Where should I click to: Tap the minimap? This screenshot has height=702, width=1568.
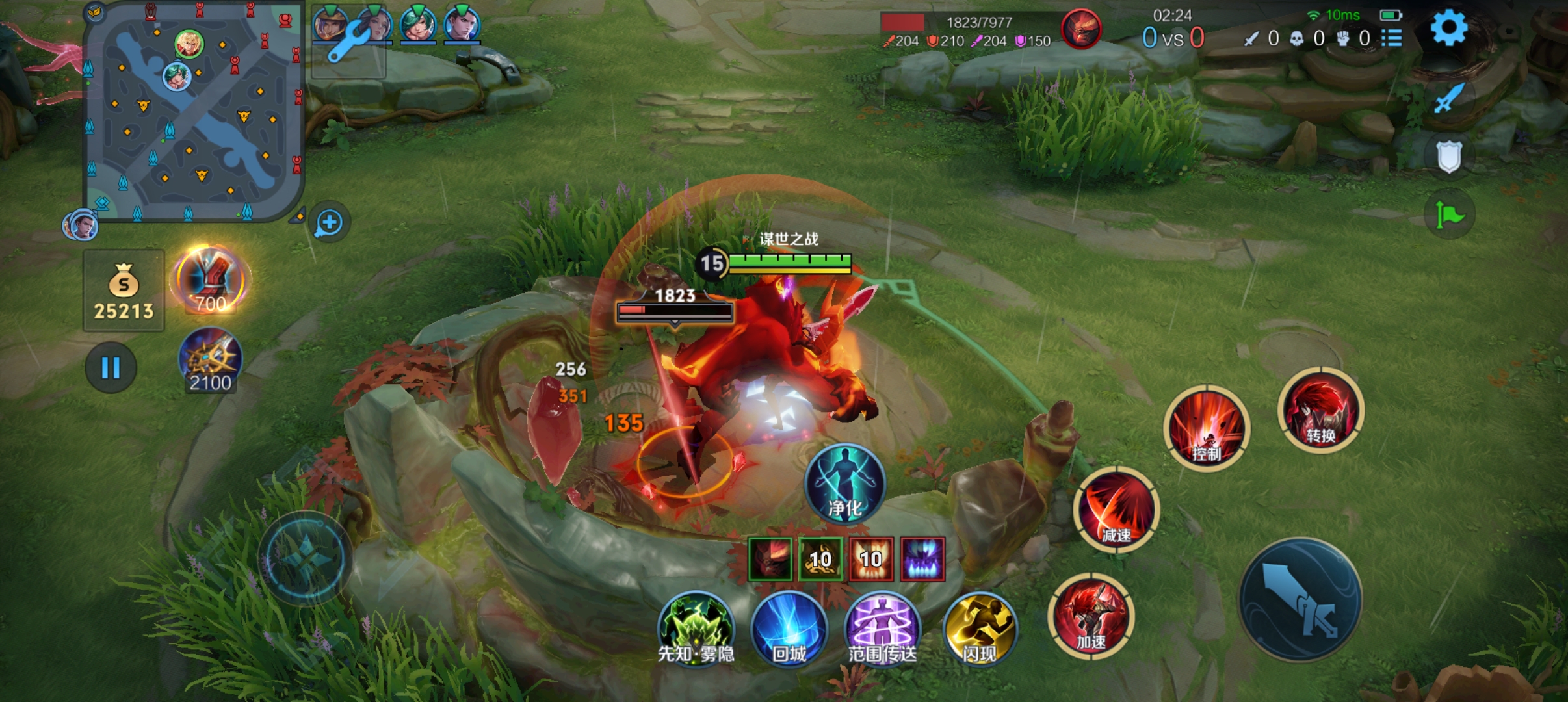[x=193, y=112]
